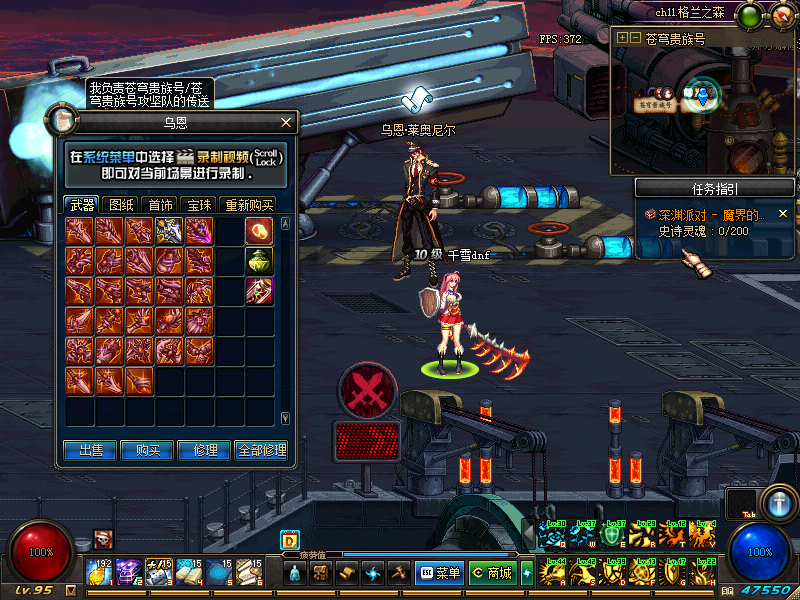Zoom in the minimap with the plus button
Viewport: 800px width, 600px height.
click(622, 38)
